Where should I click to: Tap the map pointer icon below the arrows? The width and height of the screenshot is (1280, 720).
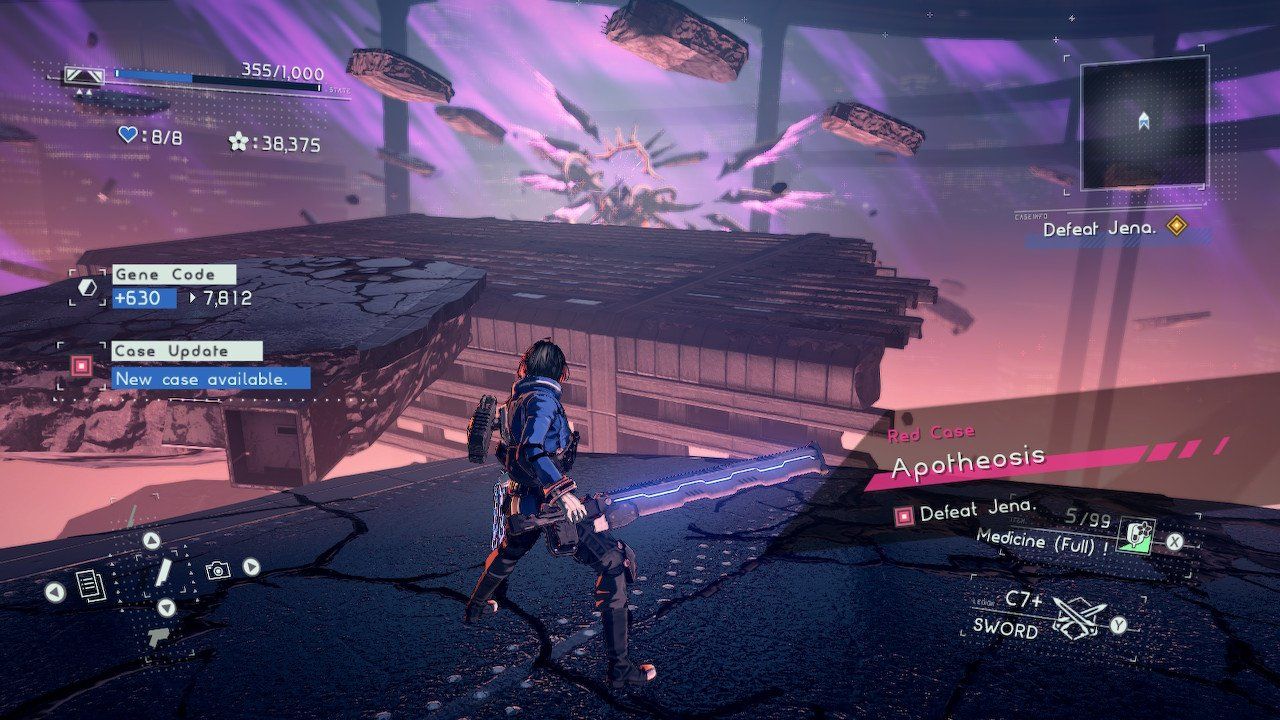click(158, 637)
